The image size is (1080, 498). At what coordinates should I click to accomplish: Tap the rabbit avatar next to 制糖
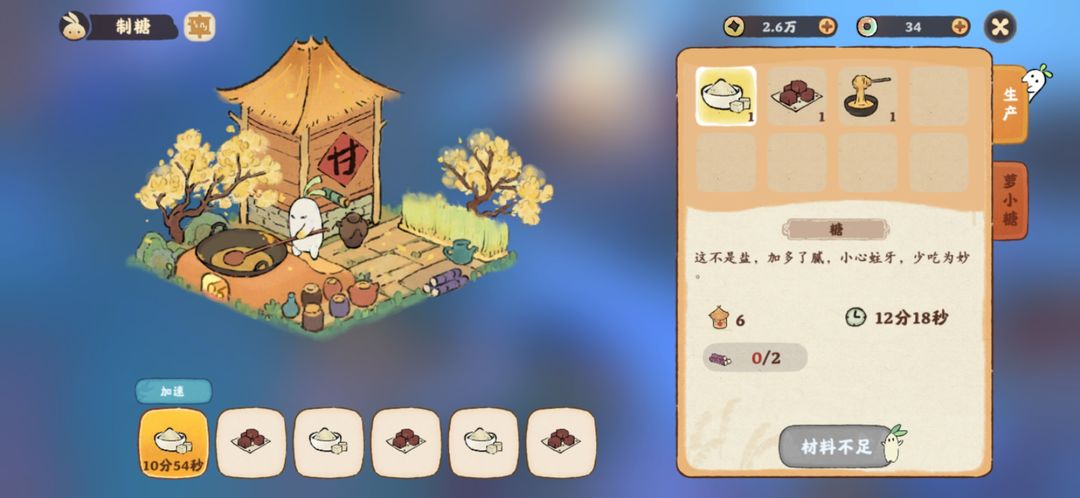[74, 27]
